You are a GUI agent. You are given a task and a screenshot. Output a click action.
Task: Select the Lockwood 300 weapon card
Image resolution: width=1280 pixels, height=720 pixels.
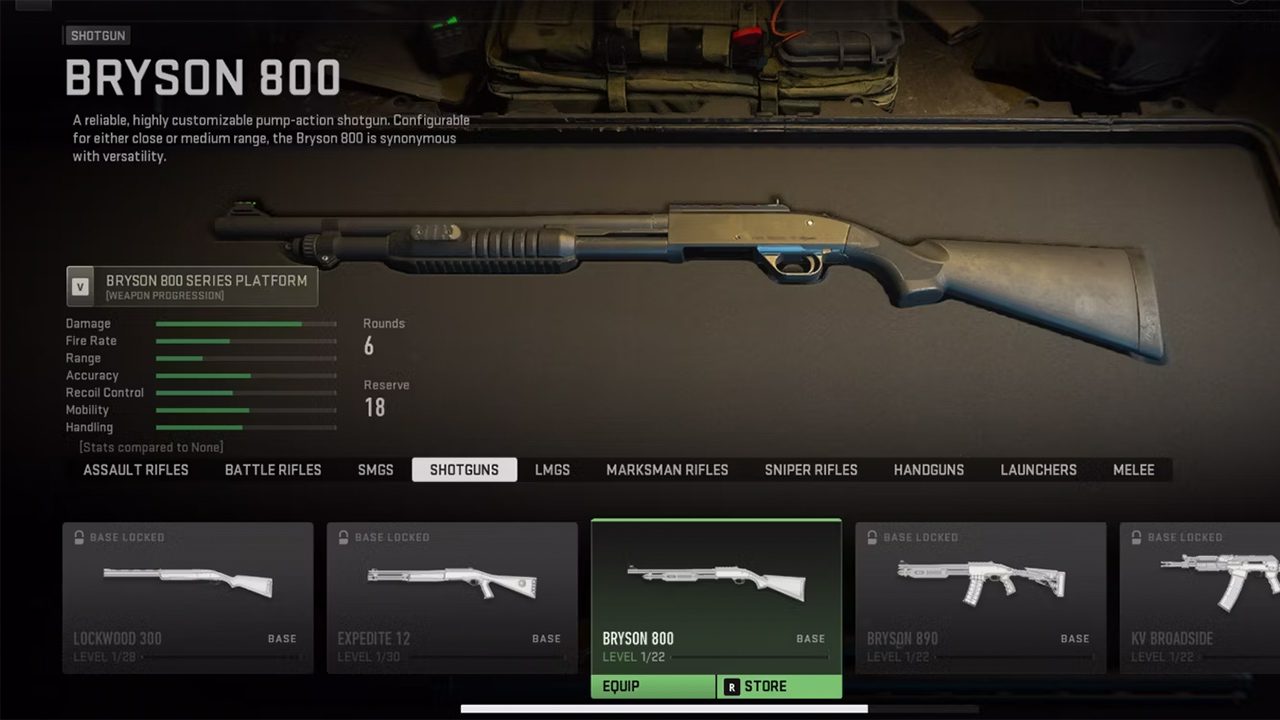pyautogui.click(x=188, y=597)
